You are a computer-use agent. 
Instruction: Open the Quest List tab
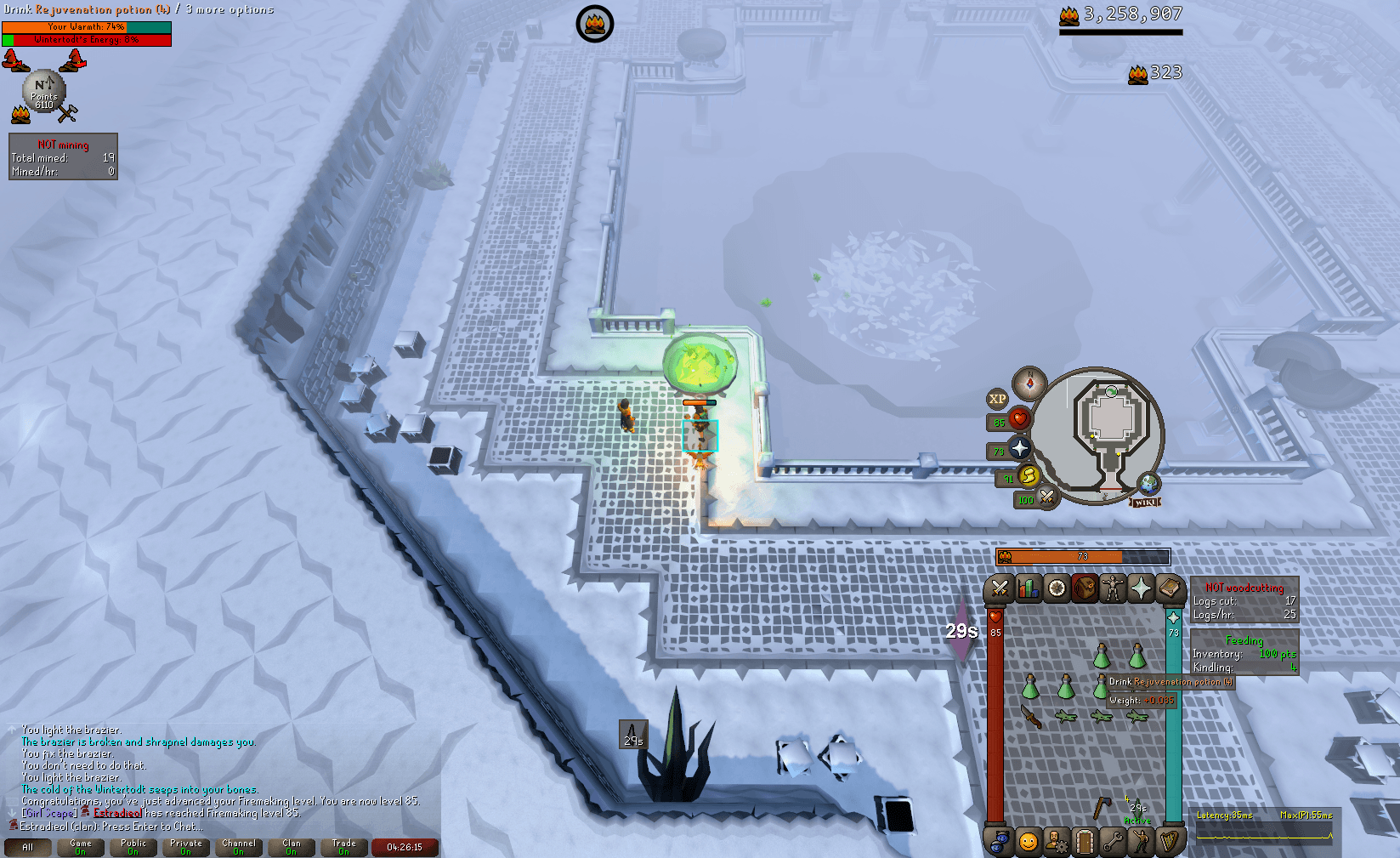(x=1057, y=588)
